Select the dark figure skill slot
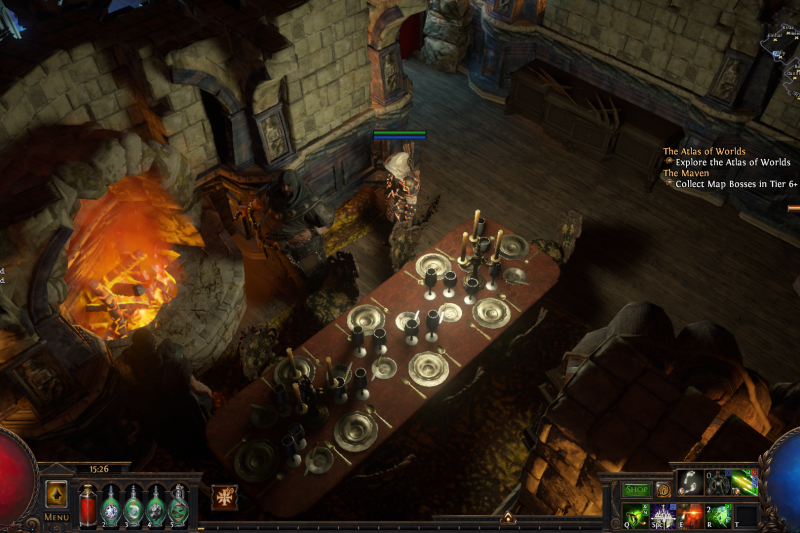800x533 pixels. pyautogui.click(x=718, y=483)
